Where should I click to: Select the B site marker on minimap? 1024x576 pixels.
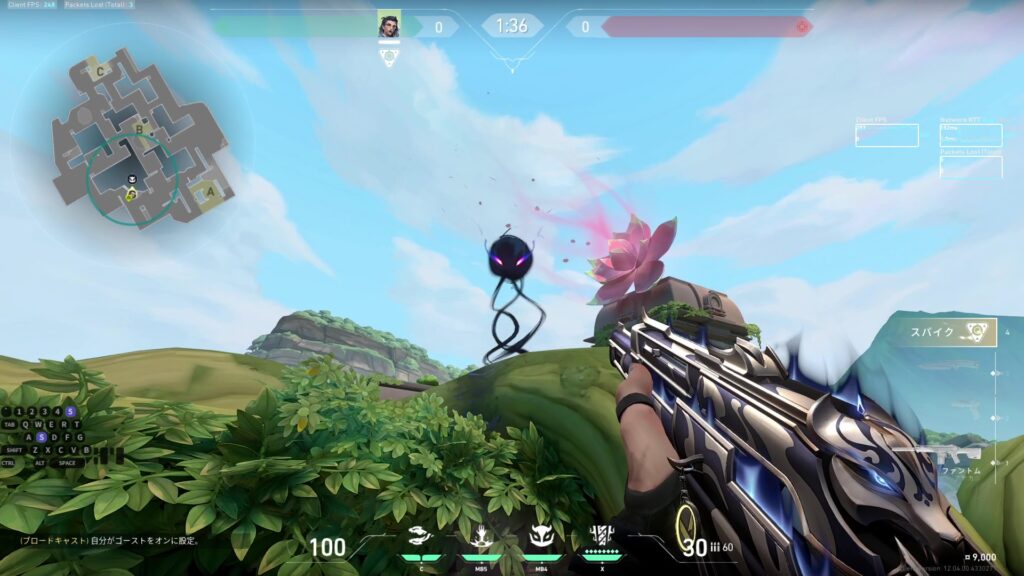tap(140, 128)
